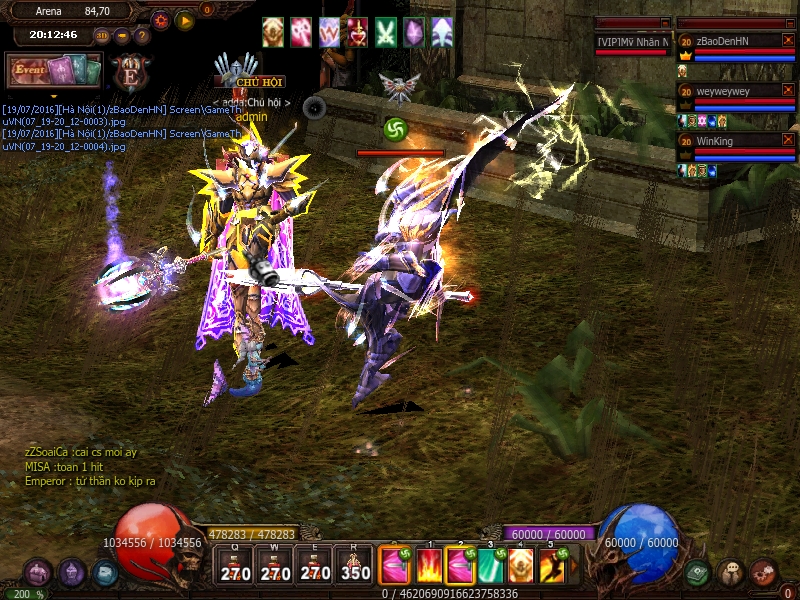This screenshot has width=800, height=600.
Task: Activate the golden figure skill in slot 4
Action: 520,566
